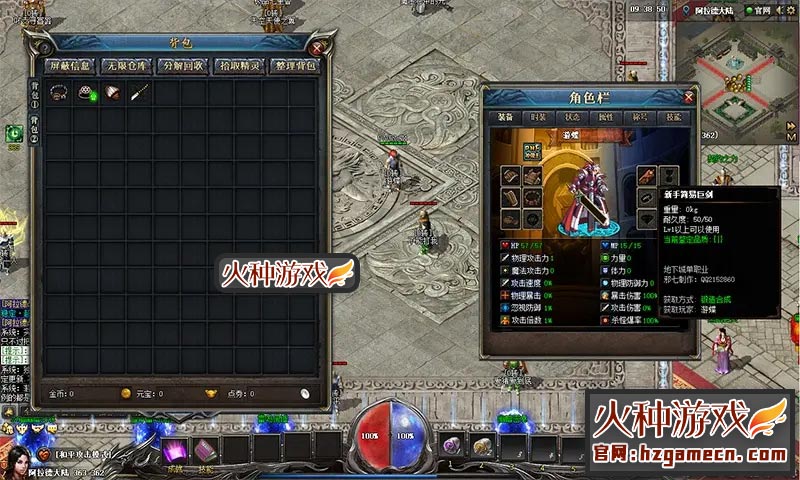Switch to the 时装 fashion tab
This screenshot has height=480, width=800.
click(539, 117)
